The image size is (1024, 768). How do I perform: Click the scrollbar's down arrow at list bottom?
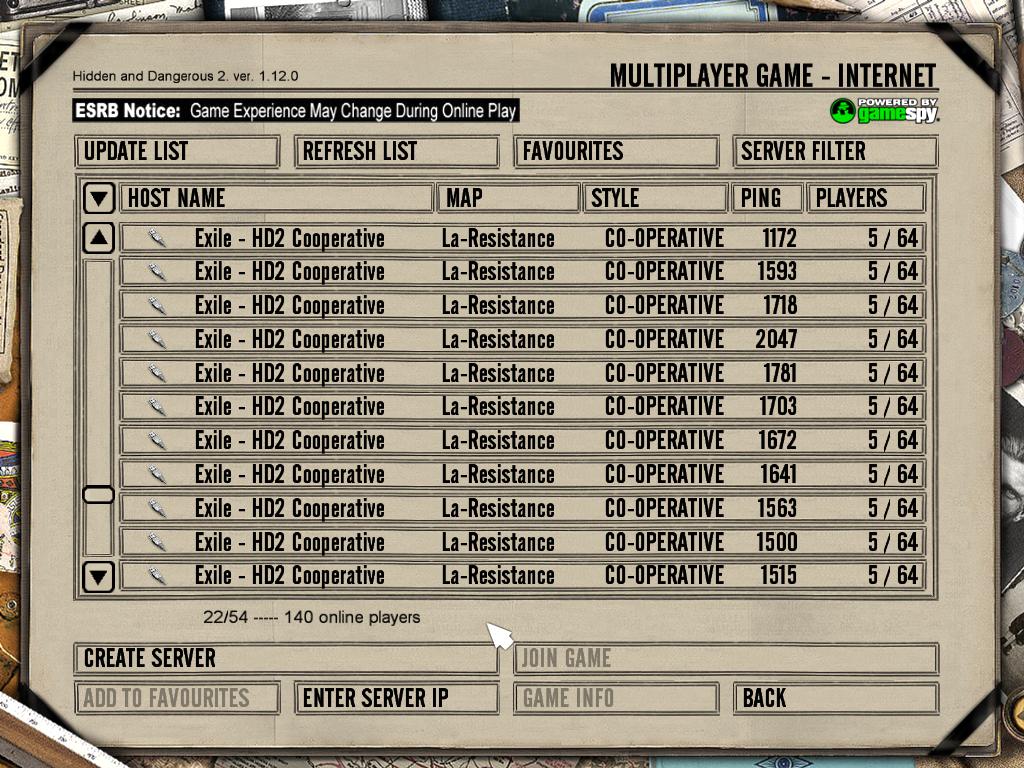tap(98, 576)
